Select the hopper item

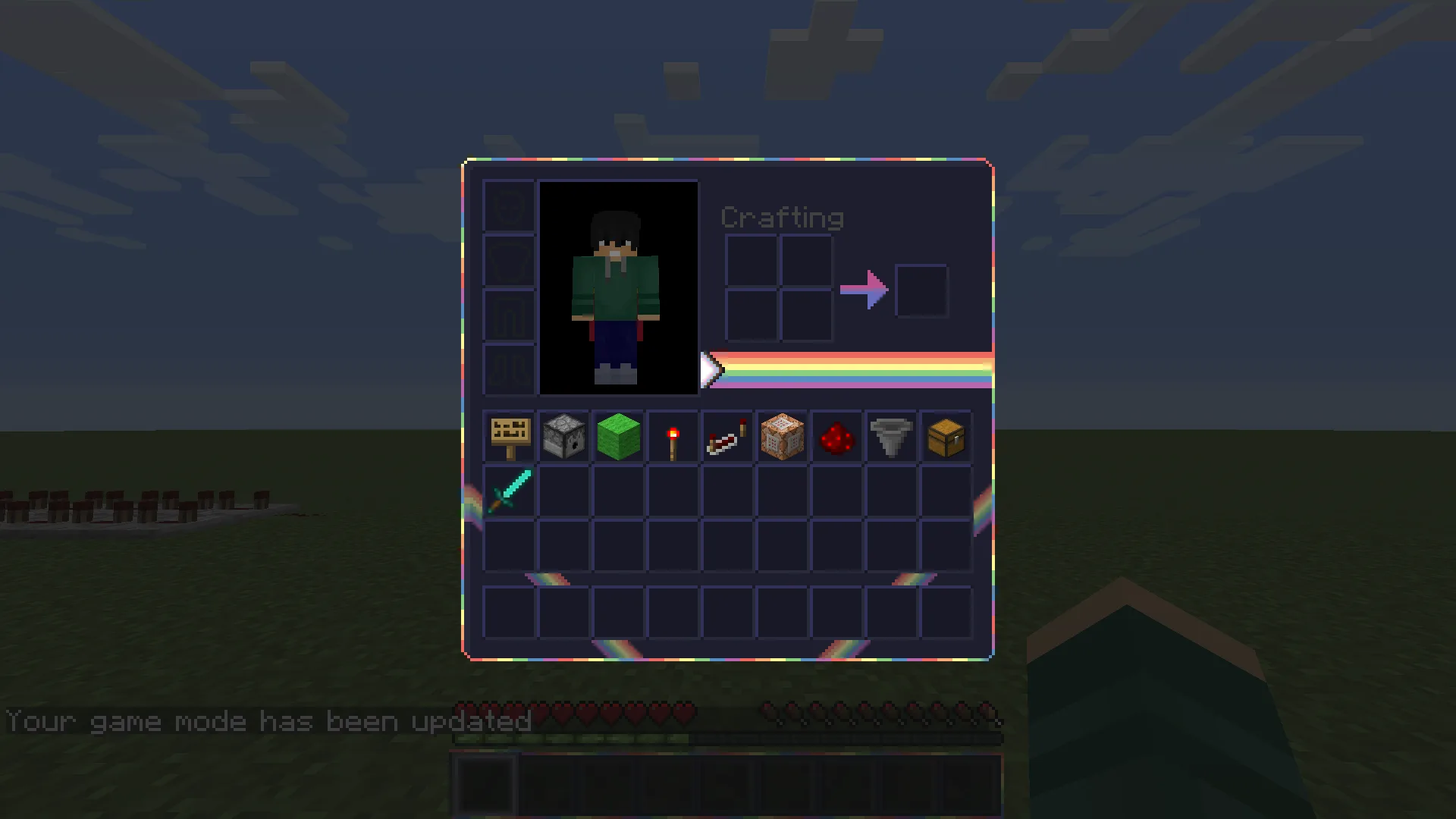tap(890, 437)
